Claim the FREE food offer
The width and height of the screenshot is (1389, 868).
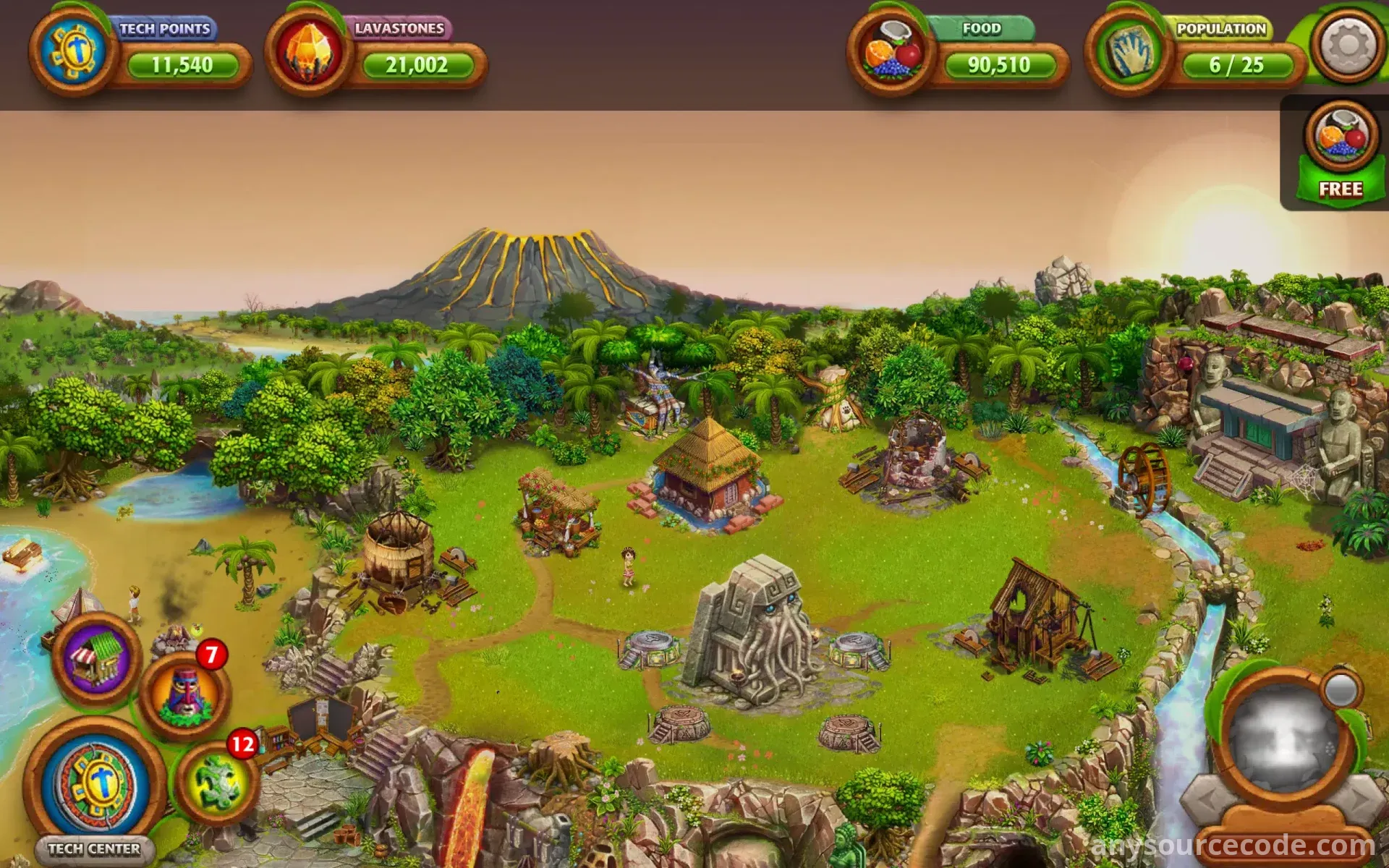(1341, 153)
